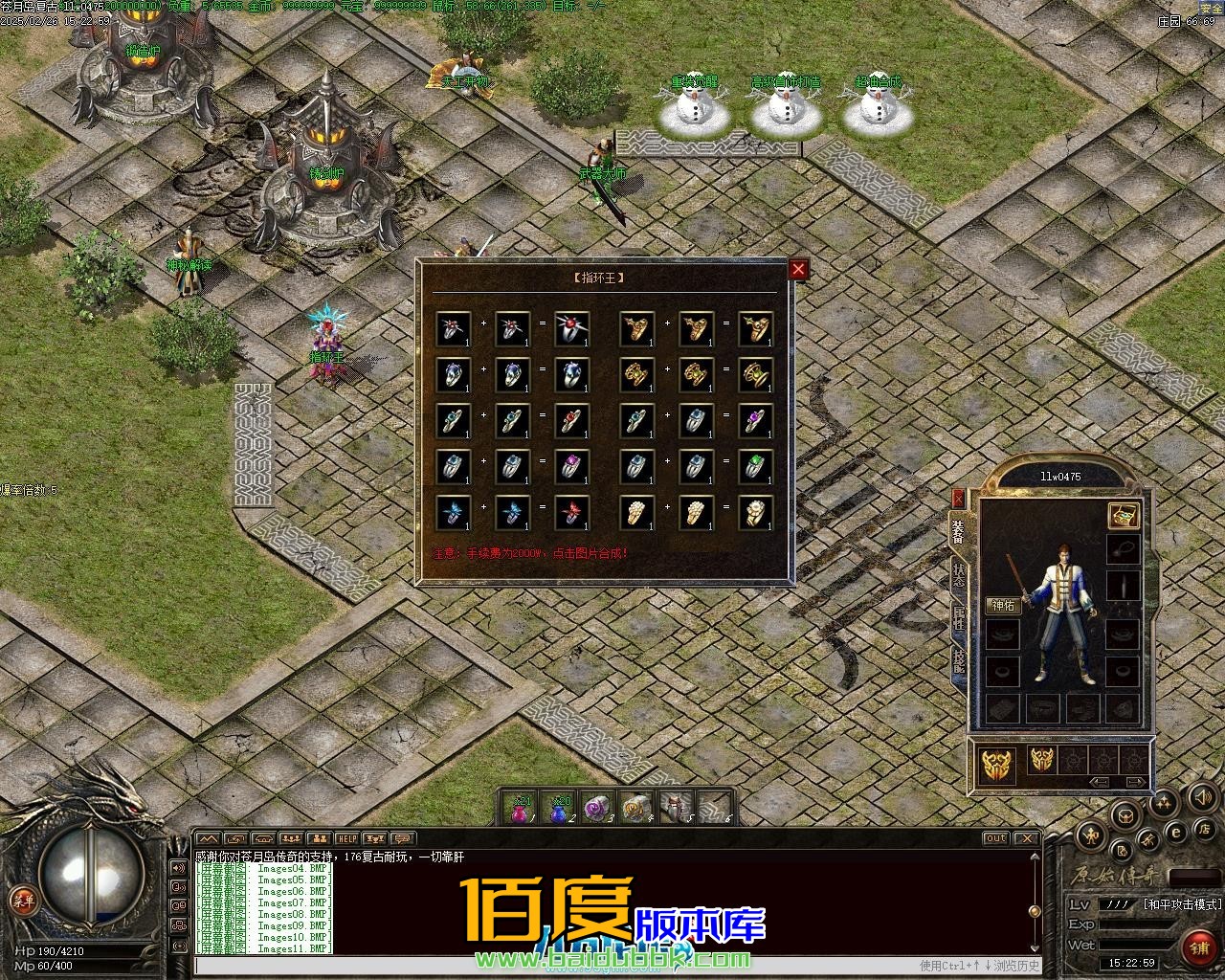Choose the red butterfly ring result
The image size is (1225, 980).
[x=571, y=512]
